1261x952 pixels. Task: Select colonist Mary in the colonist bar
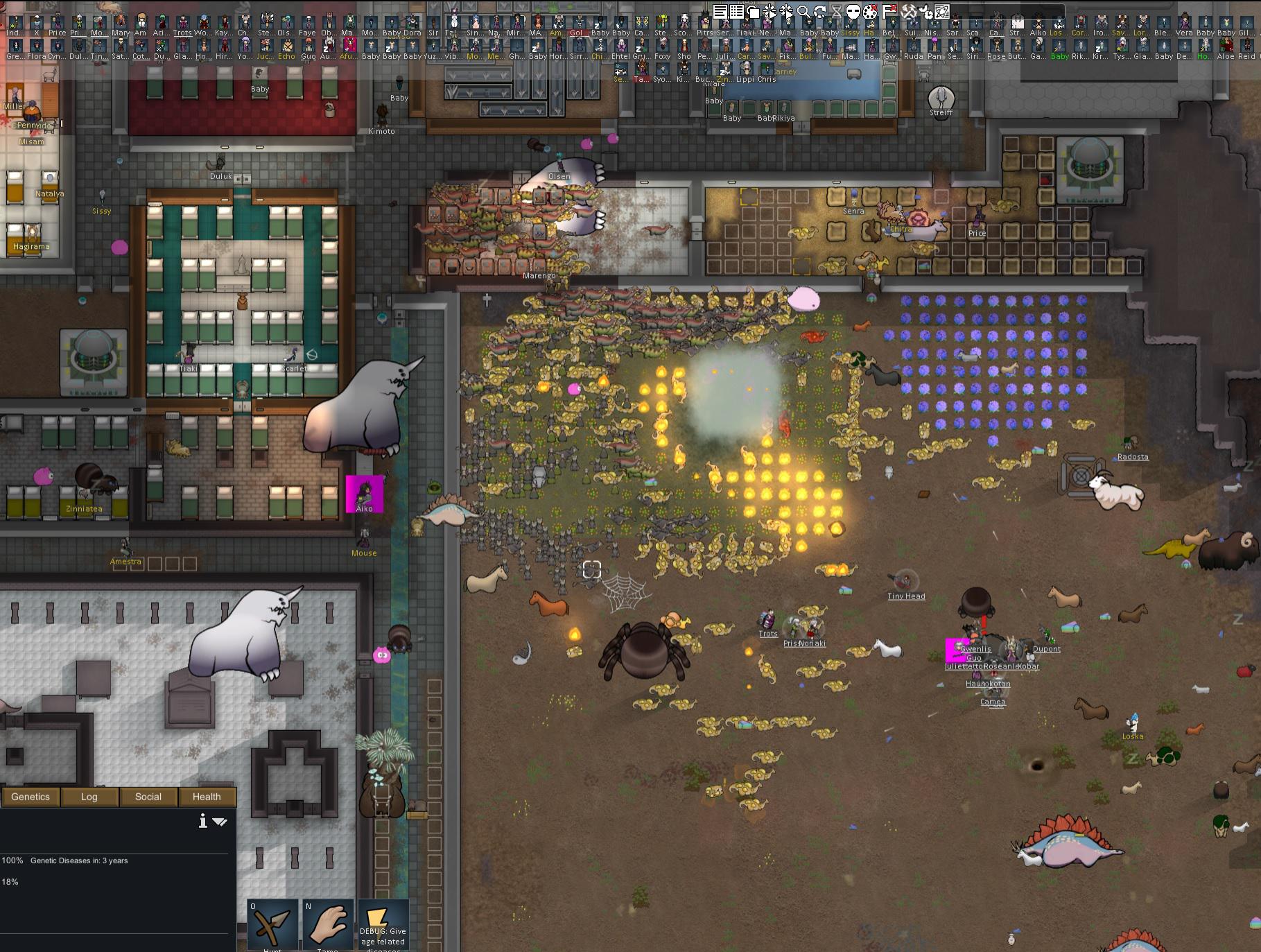coord(121,25)
